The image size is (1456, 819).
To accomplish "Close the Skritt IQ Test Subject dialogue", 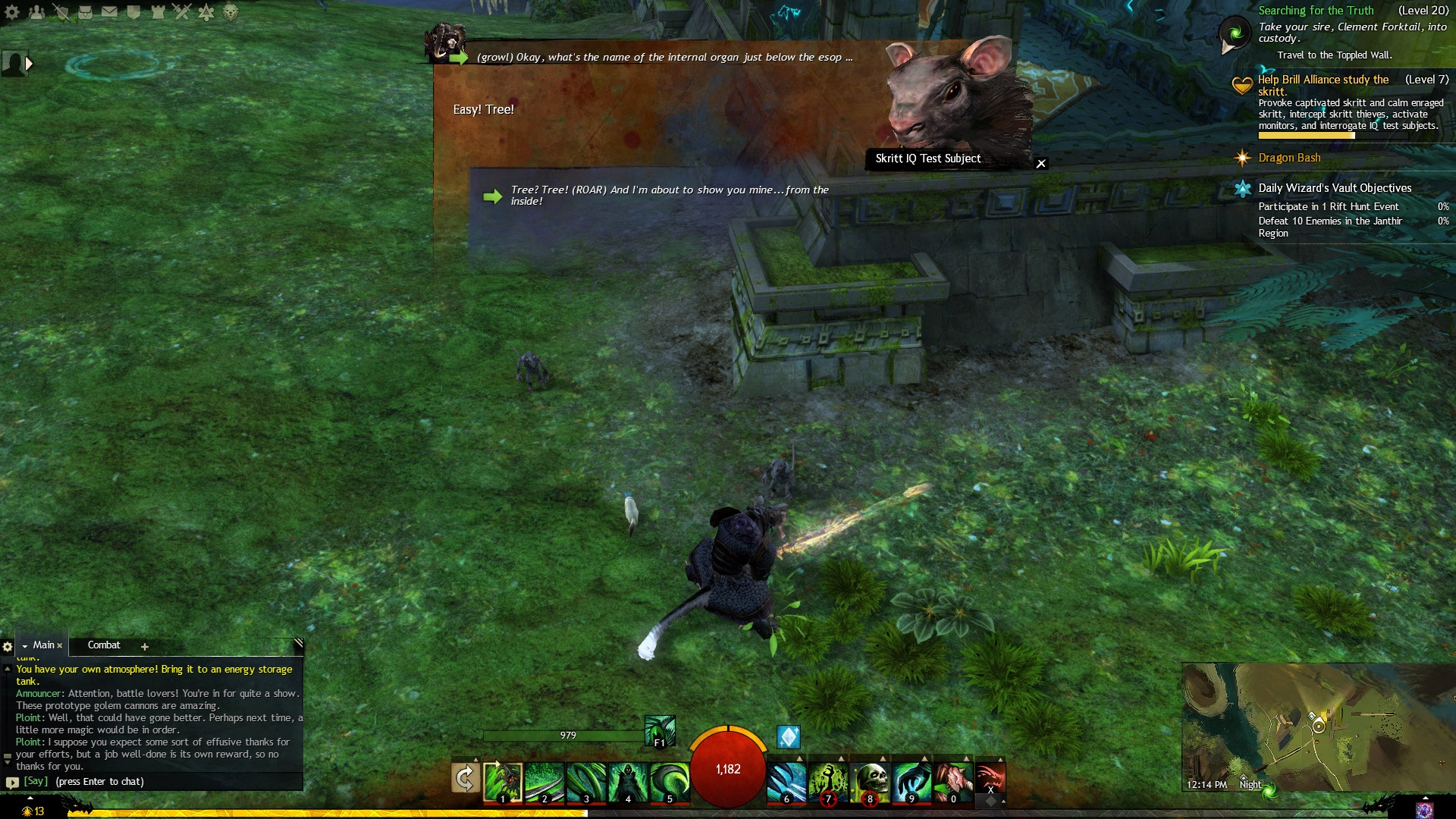I will pos(1041,163).
